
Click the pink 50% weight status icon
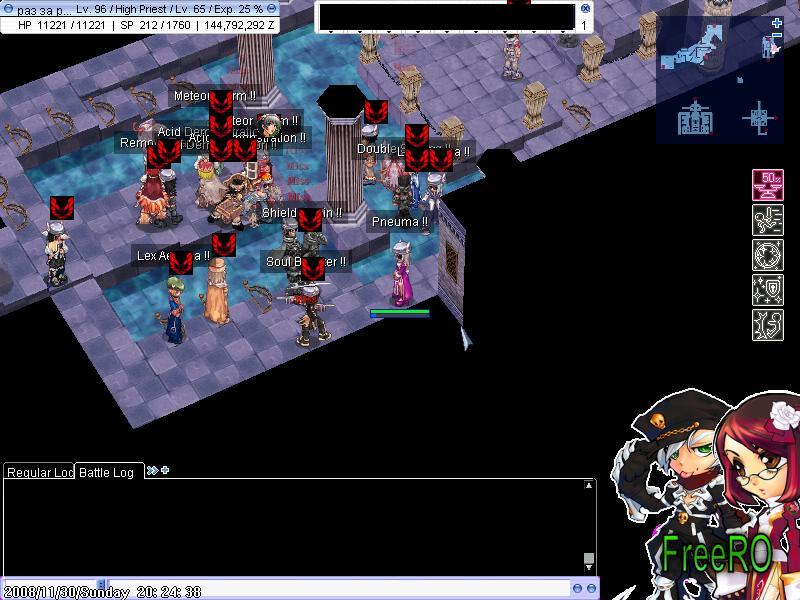click(768, 186)
